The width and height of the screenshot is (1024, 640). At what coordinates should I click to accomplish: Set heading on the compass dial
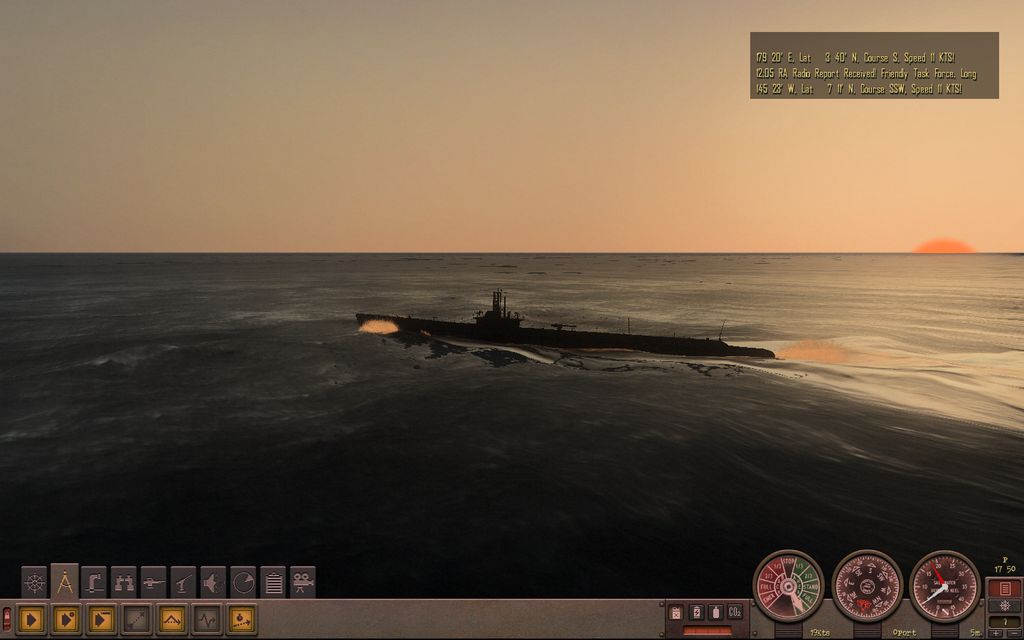(867, 586)
